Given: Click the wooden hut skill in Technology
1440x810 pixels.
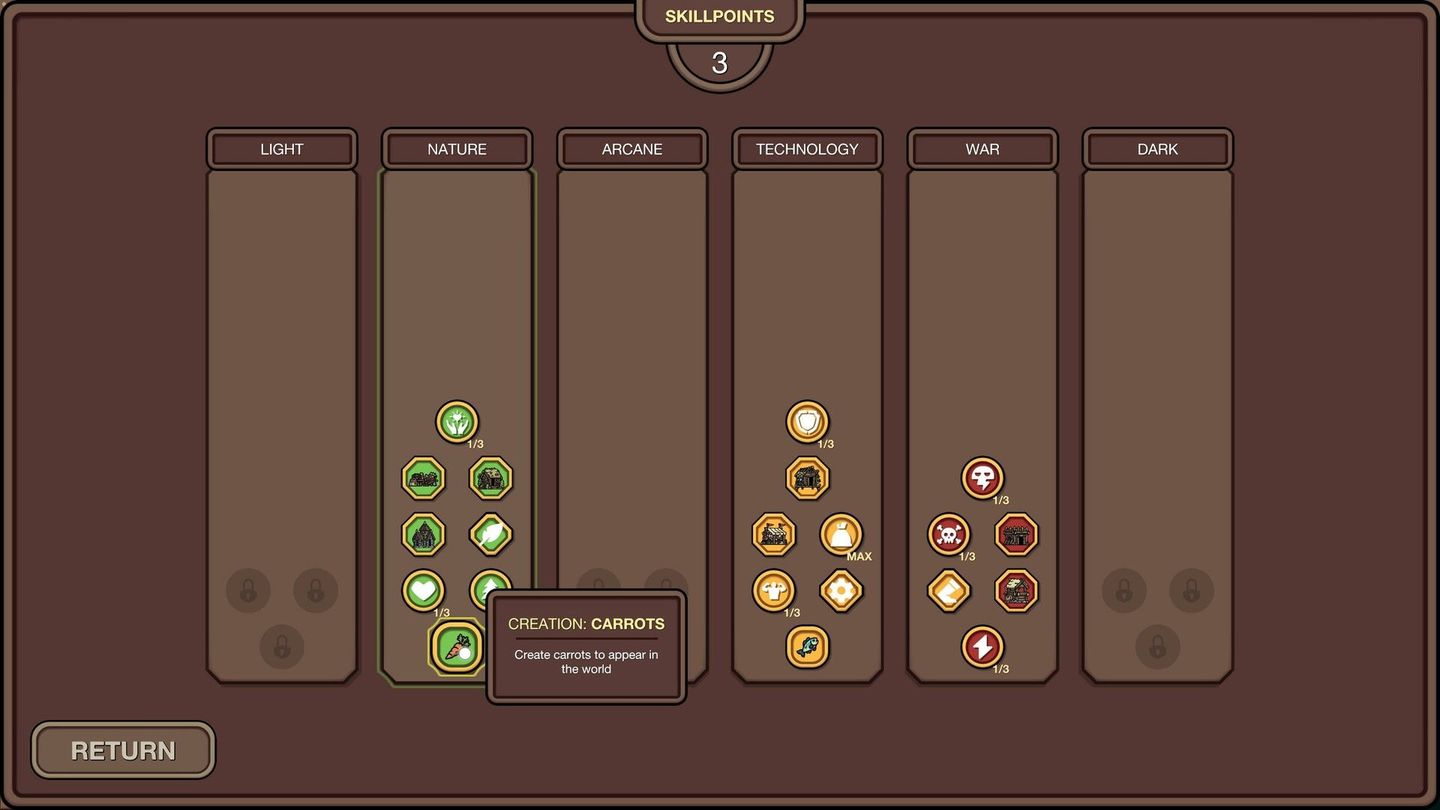Looking at the screenshot, I should [x=807, y=477].
